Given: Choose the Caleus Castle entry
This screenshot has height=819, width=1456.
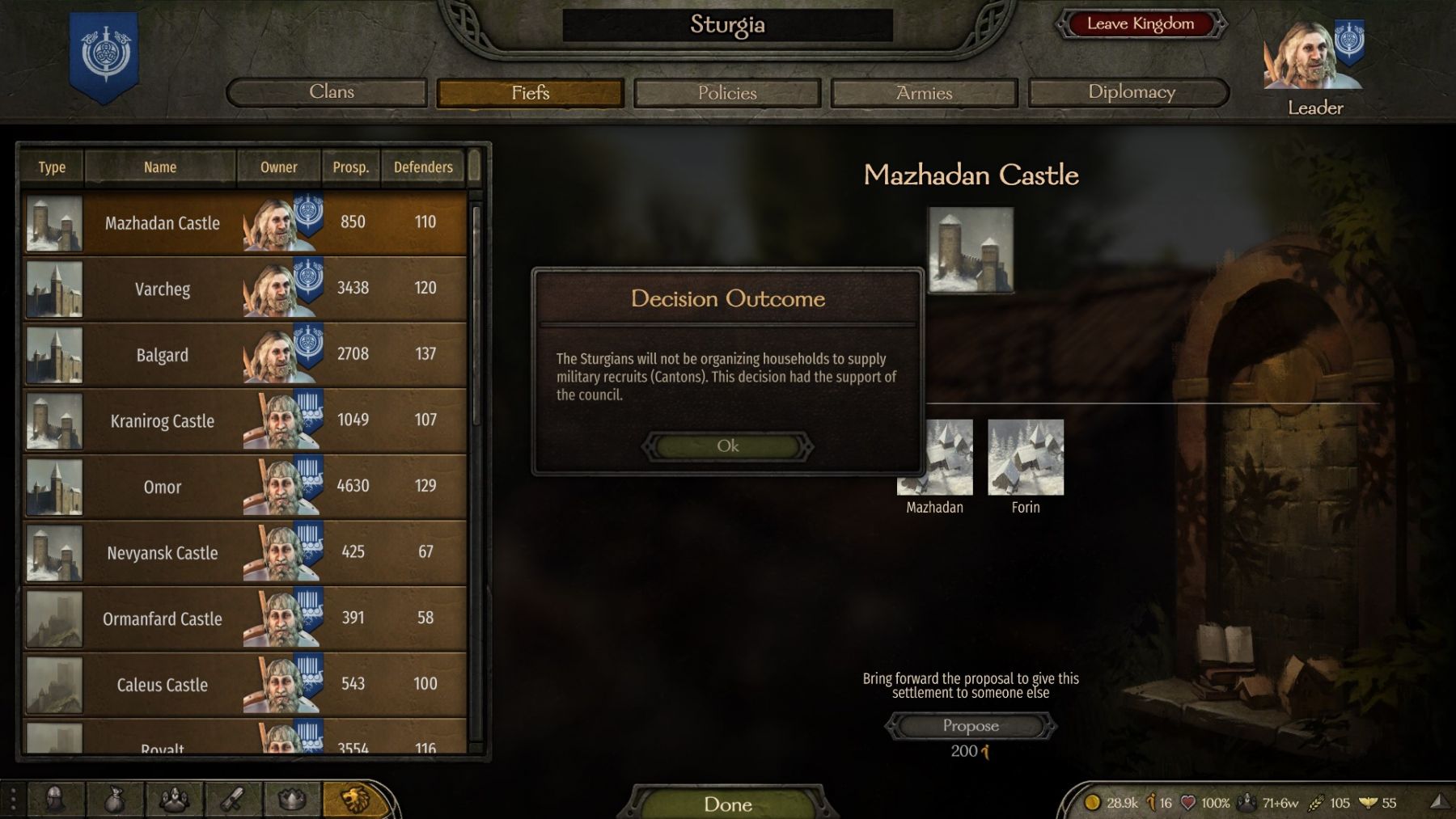Looking at the screenshot, I should coord(162,685).
